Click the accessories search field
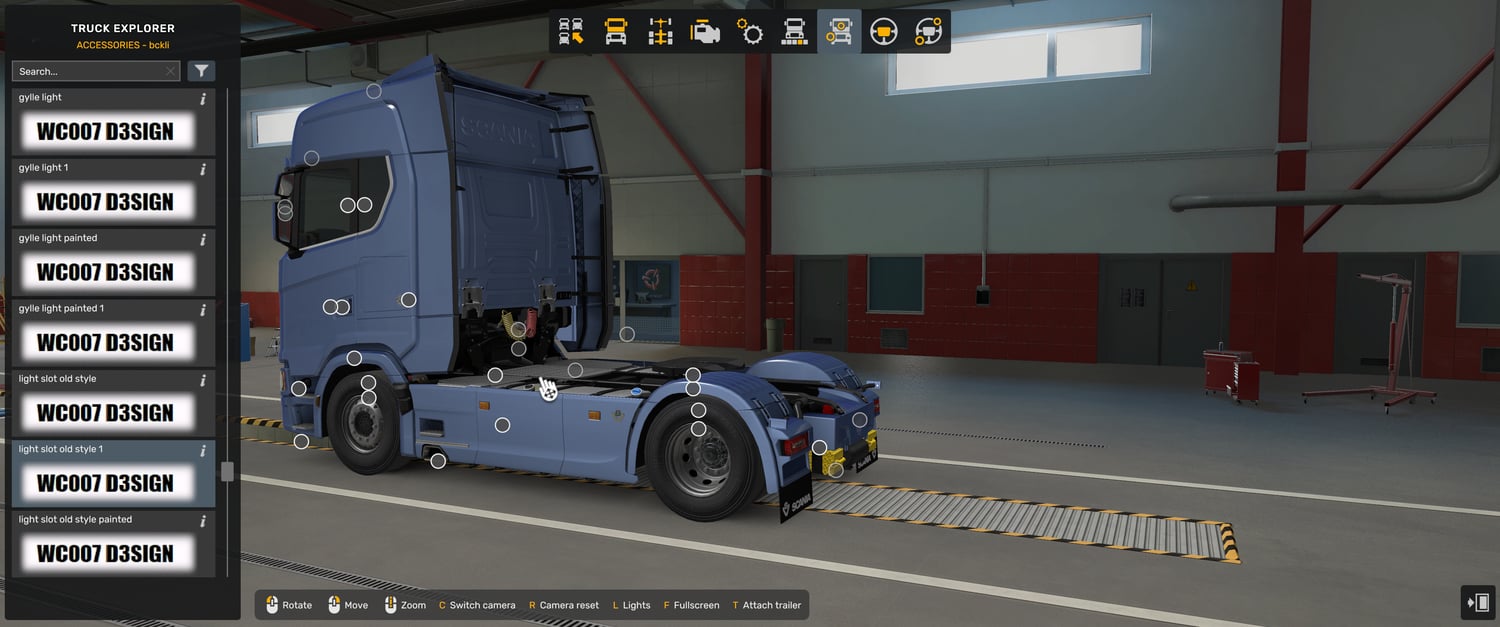1500x627 pixels. 88,71
